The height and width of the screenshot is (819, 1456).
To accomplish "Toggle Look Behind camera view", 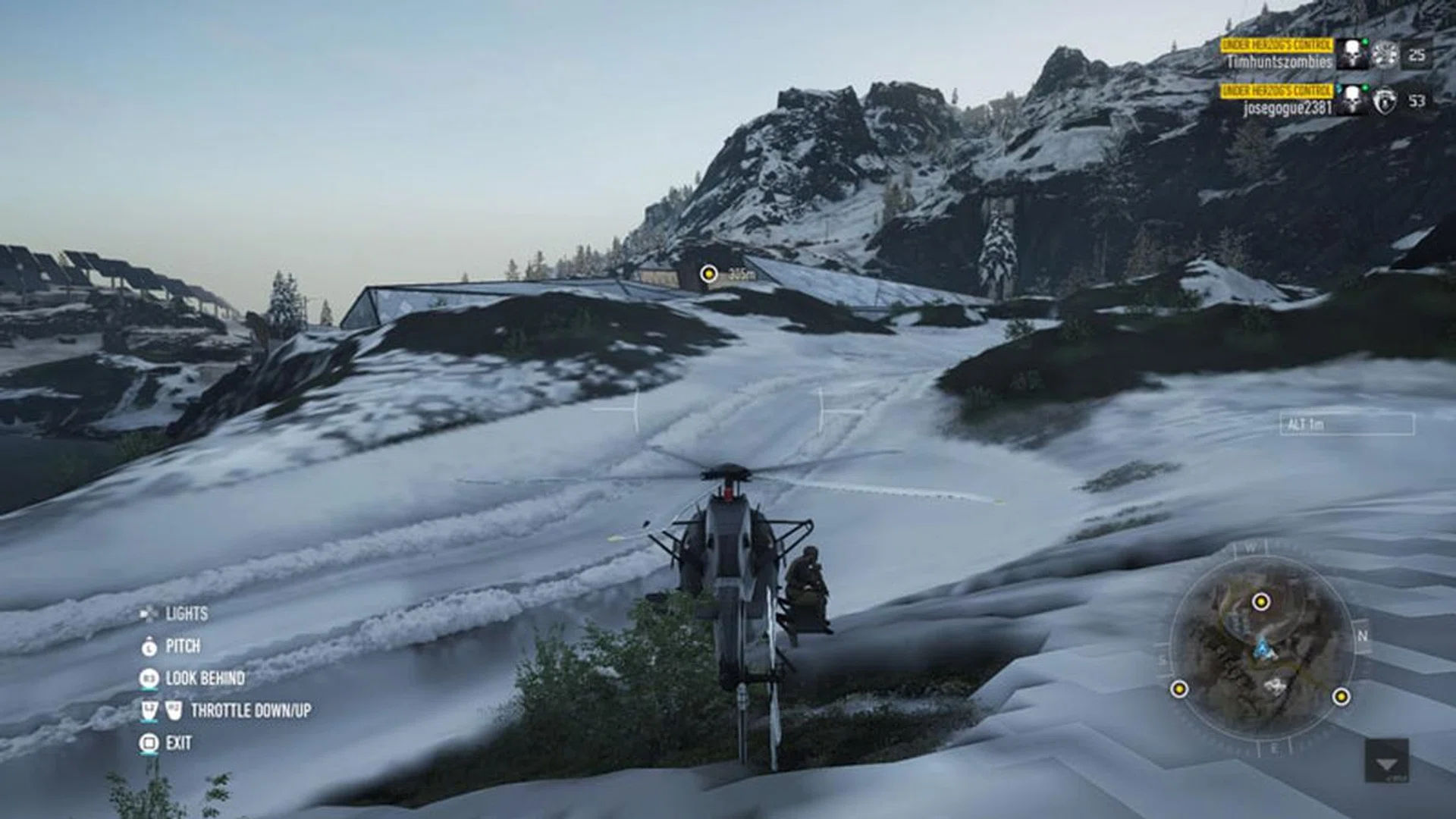I will 203,678.
